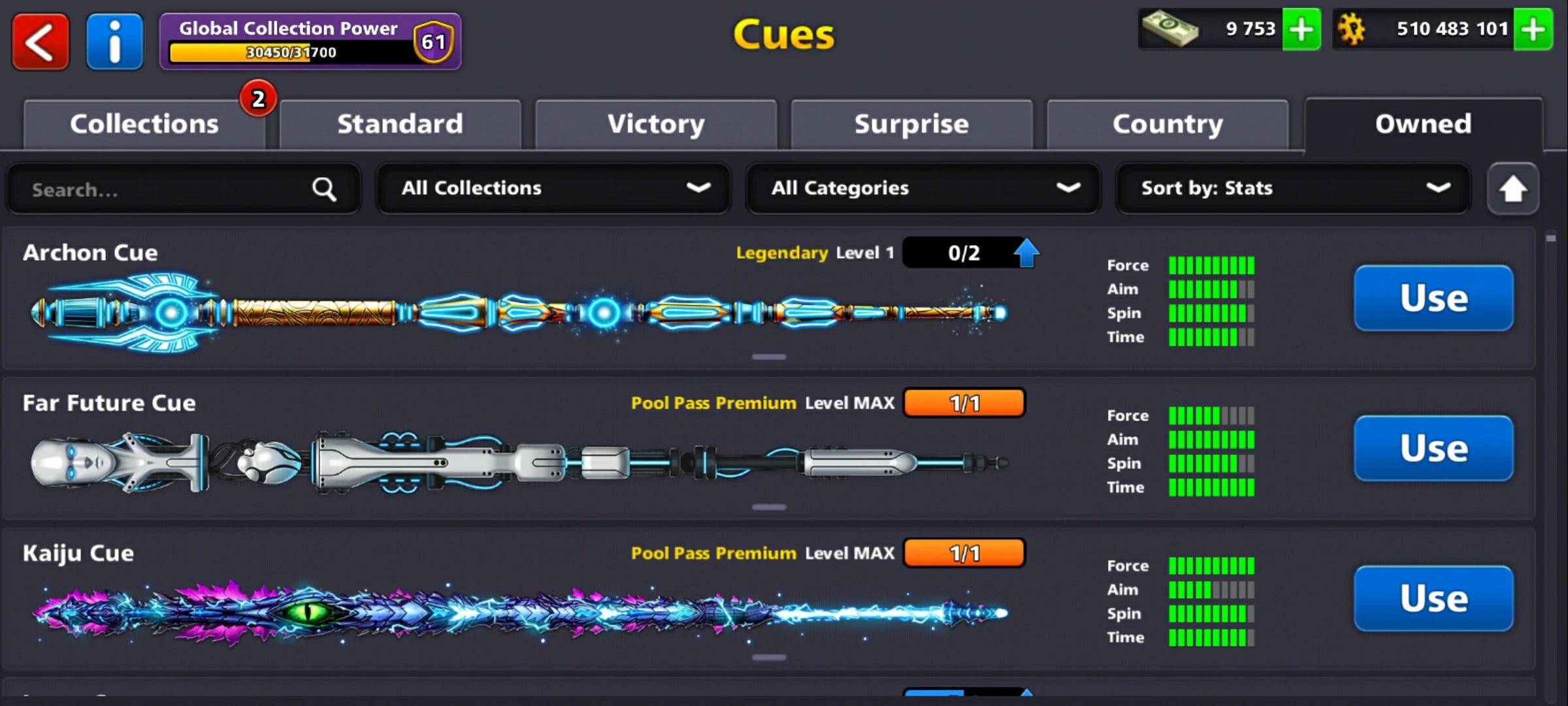Open the All Collections dropdown
The image size is (1568, 706).
coord(553,189)
